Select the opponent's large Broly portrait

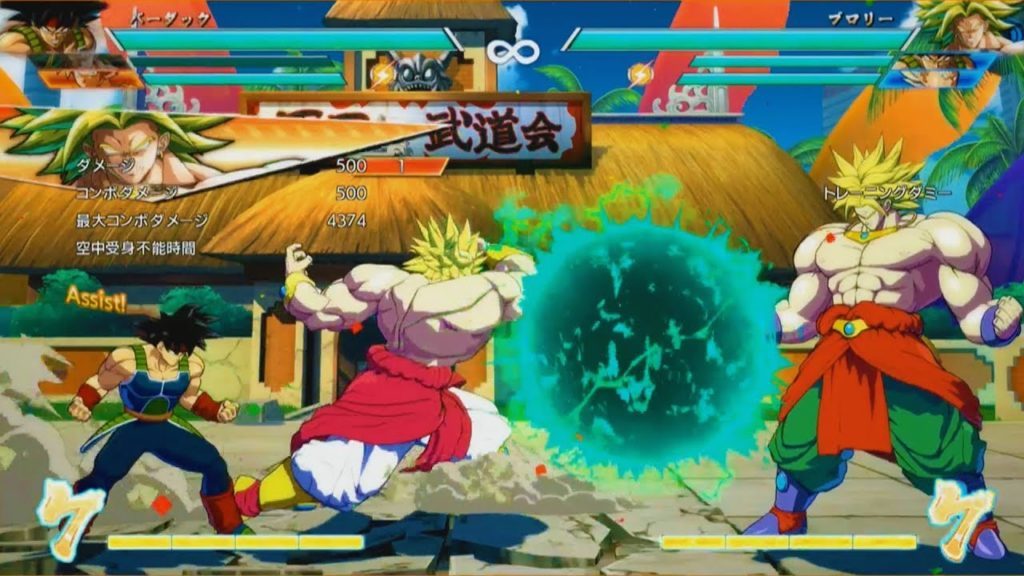pos(968,26)
